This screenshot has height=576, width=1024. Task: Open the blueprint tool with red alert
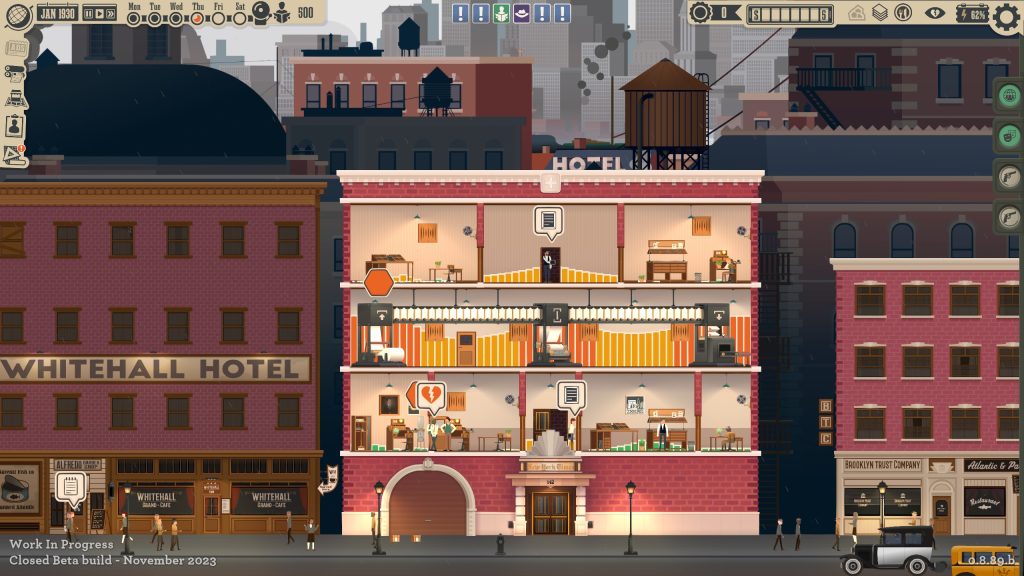[15, 154]
